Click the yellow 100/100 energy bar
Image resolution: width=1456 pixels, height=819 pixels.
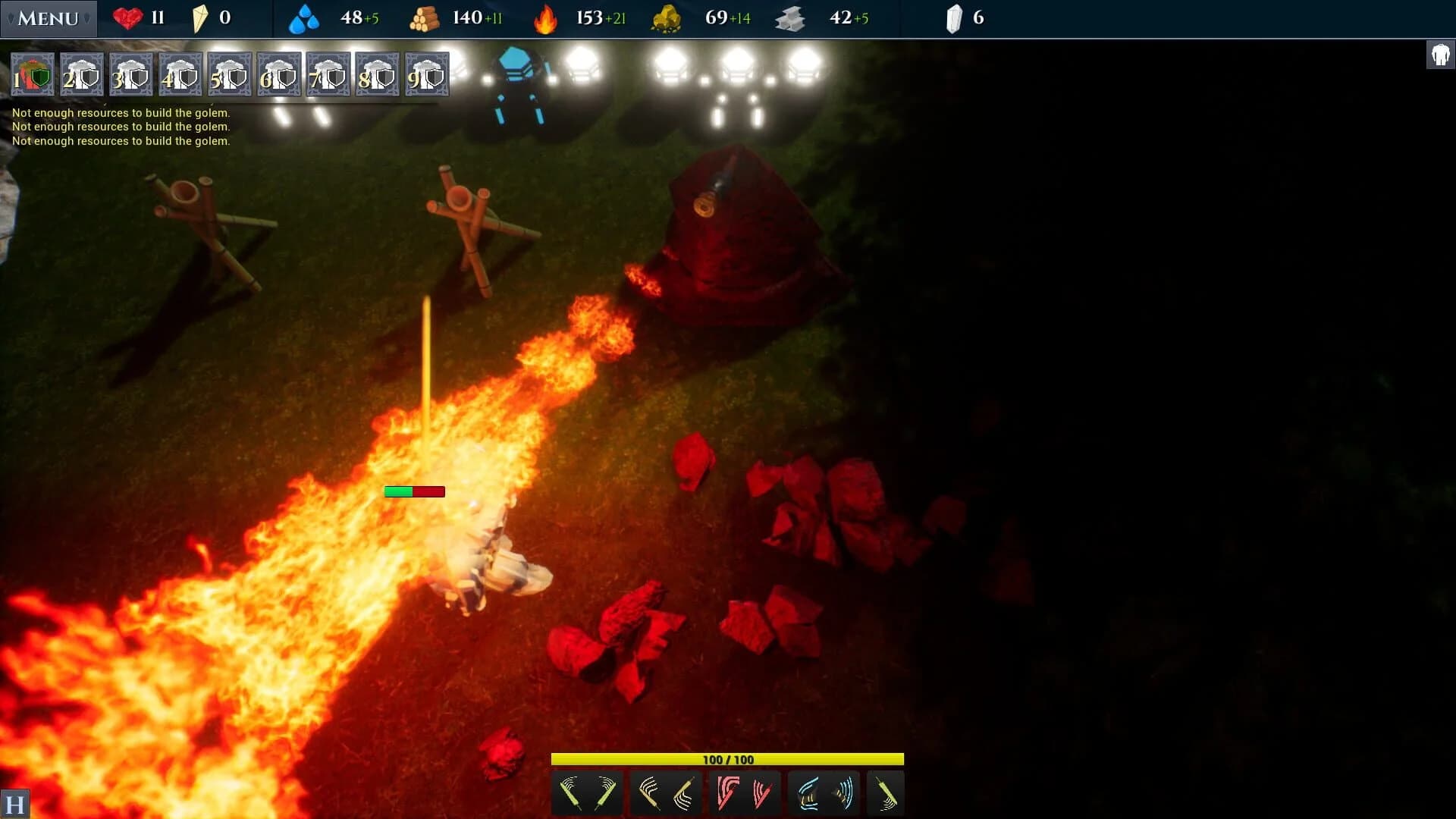coord(728,758)
